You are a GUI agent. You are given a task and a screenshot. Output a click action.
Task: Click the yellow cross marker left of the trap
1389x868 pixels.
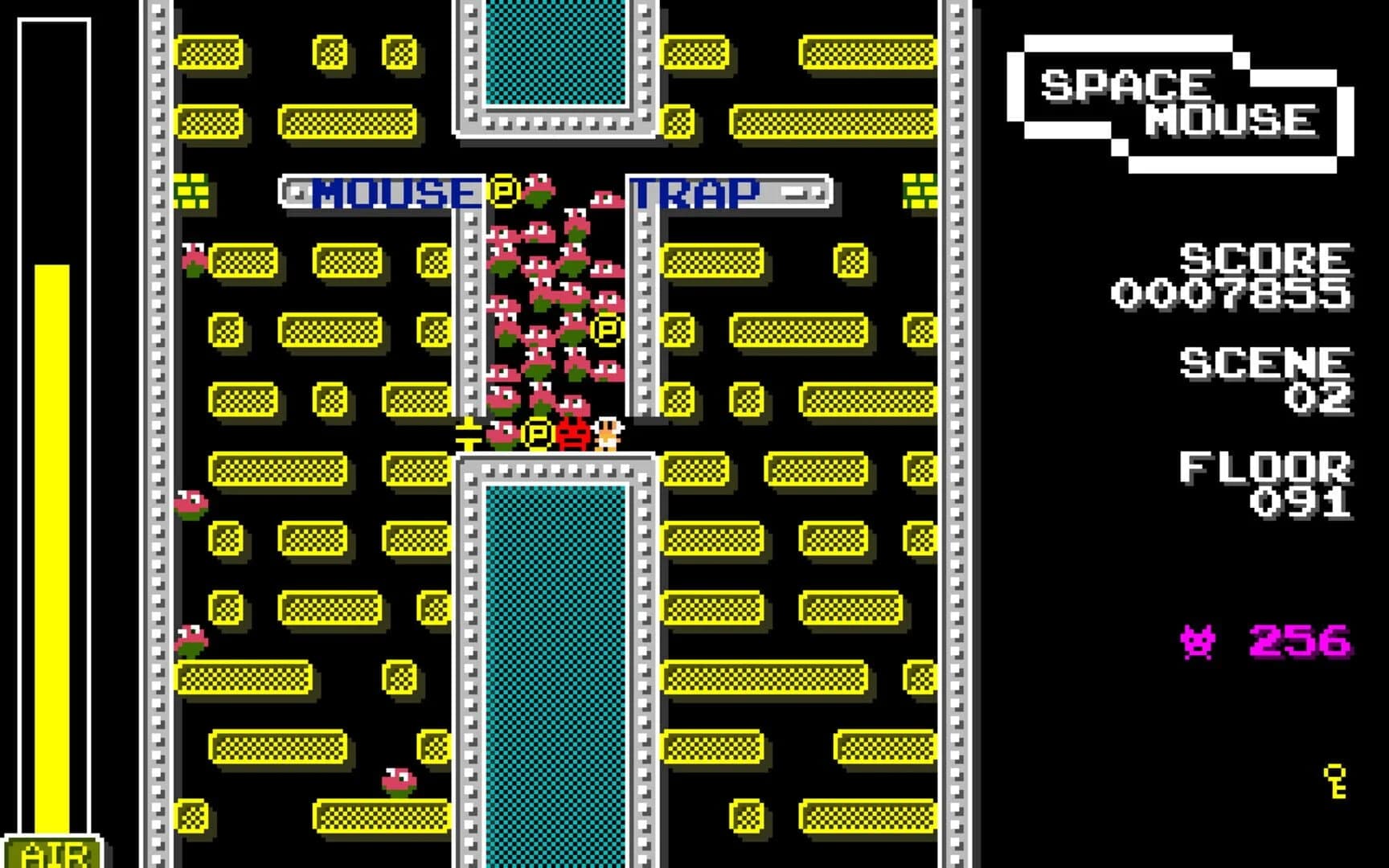point(470,434)
